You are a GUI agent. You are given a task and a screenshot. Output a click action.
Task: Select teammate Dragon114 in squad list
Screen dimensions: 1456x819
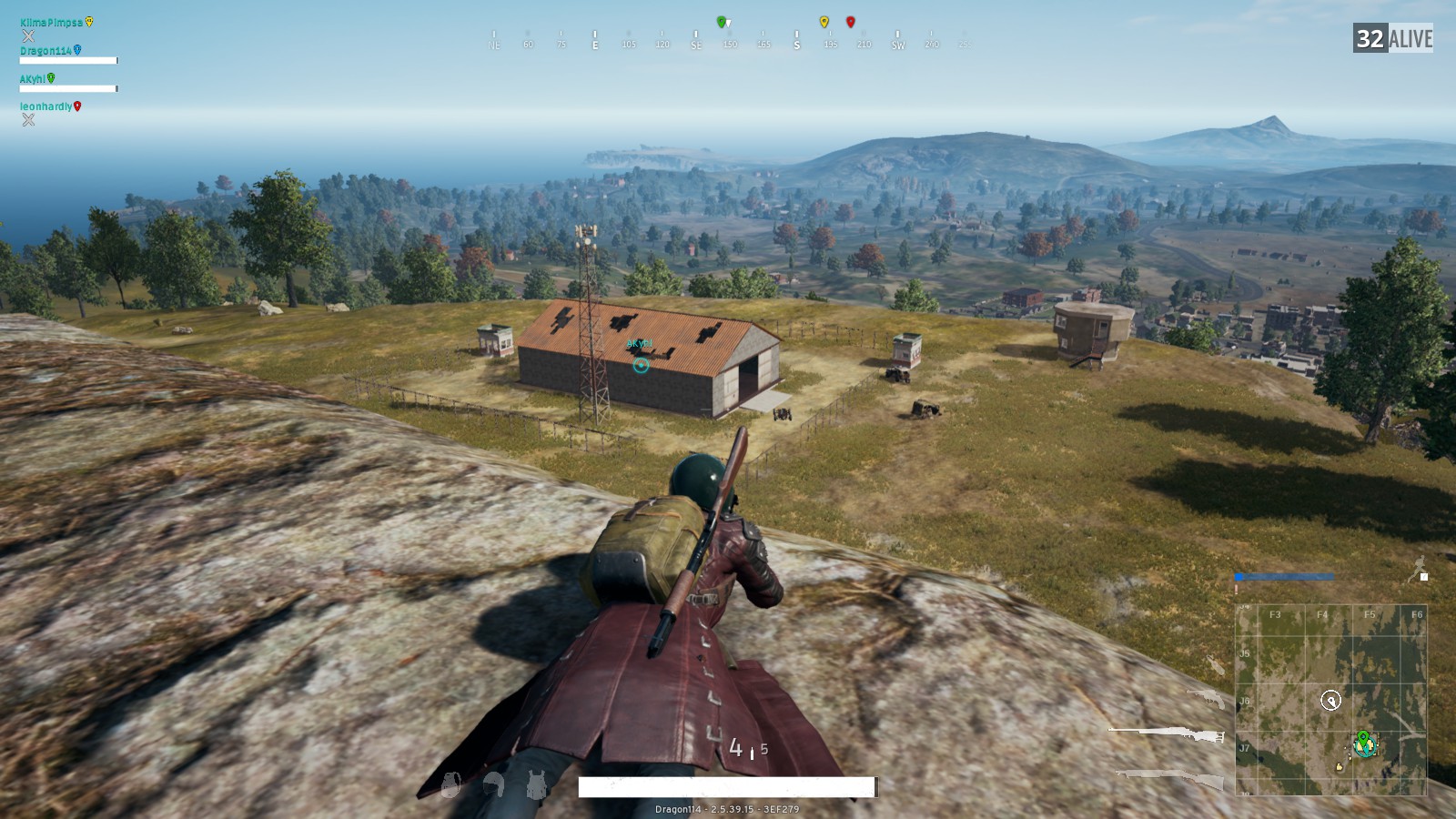point(45,51)
